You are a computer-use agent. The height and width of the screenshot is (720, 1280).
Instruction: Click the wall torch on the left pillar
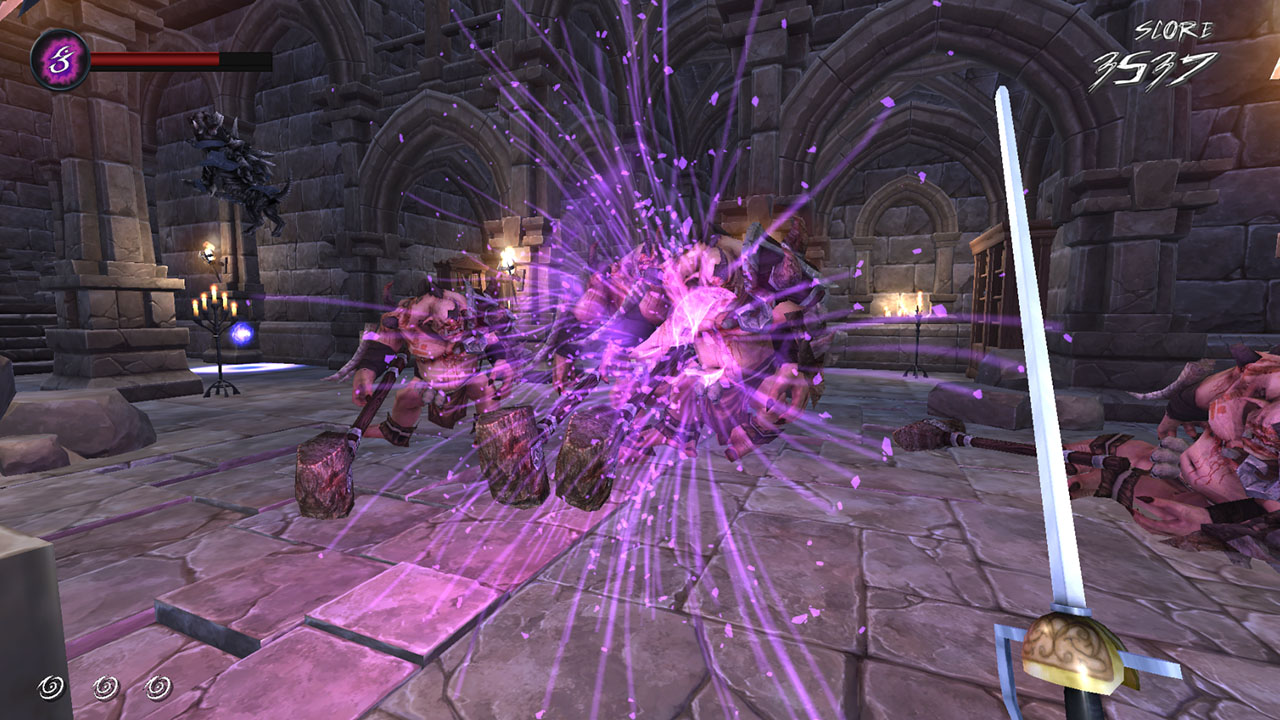[x=210, y=250]
